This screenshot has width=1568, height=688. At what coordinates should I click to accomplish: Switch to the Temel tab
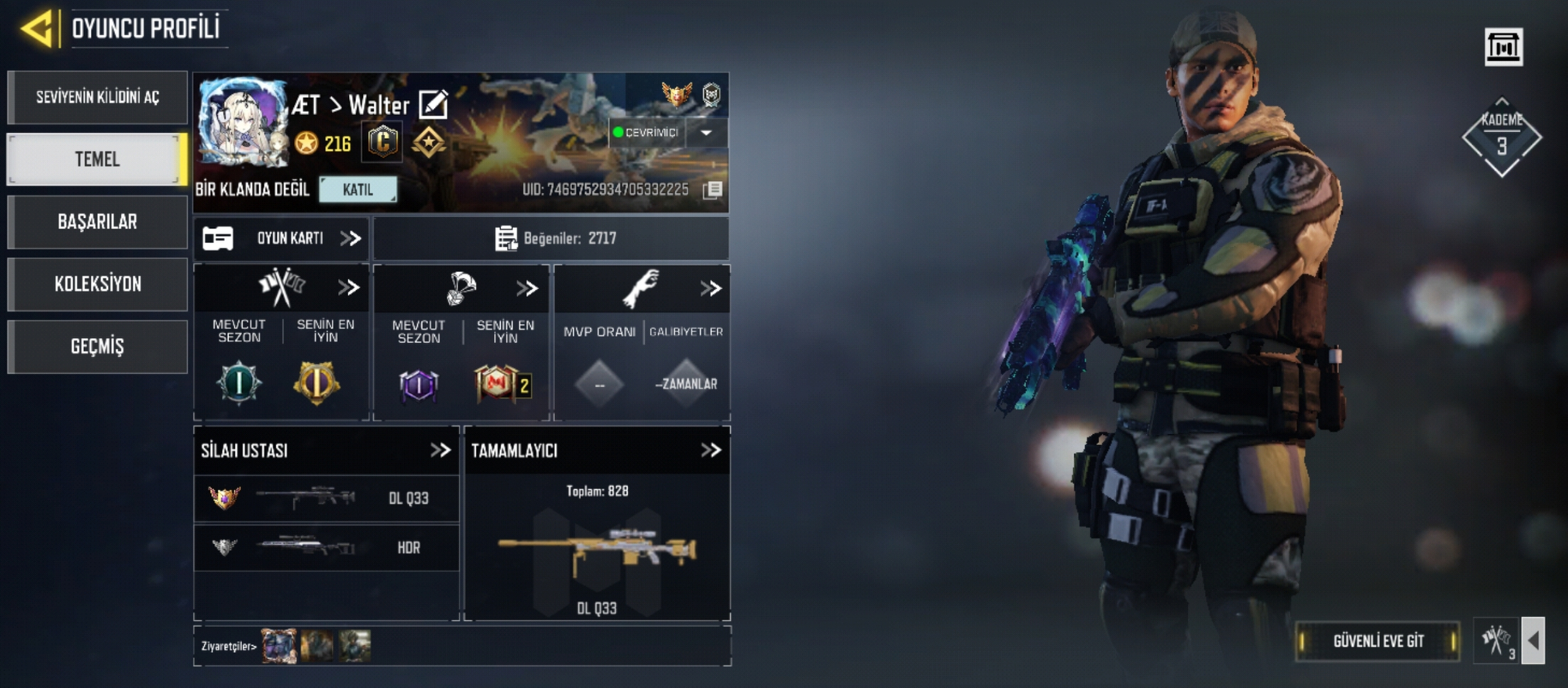coord(97,159)
